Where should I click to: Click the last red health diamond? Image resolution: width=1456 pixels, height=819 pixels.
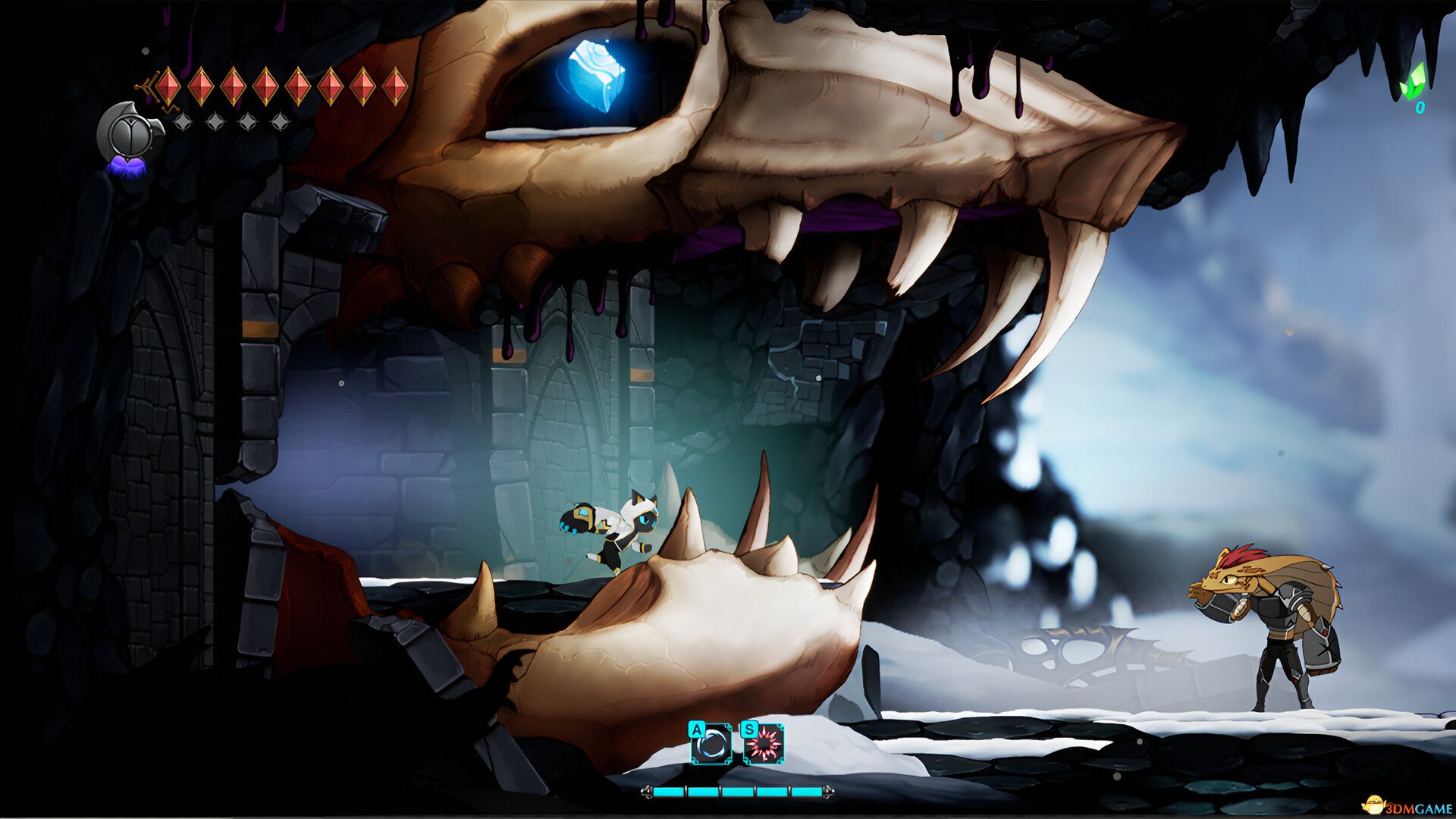(395, 86)
